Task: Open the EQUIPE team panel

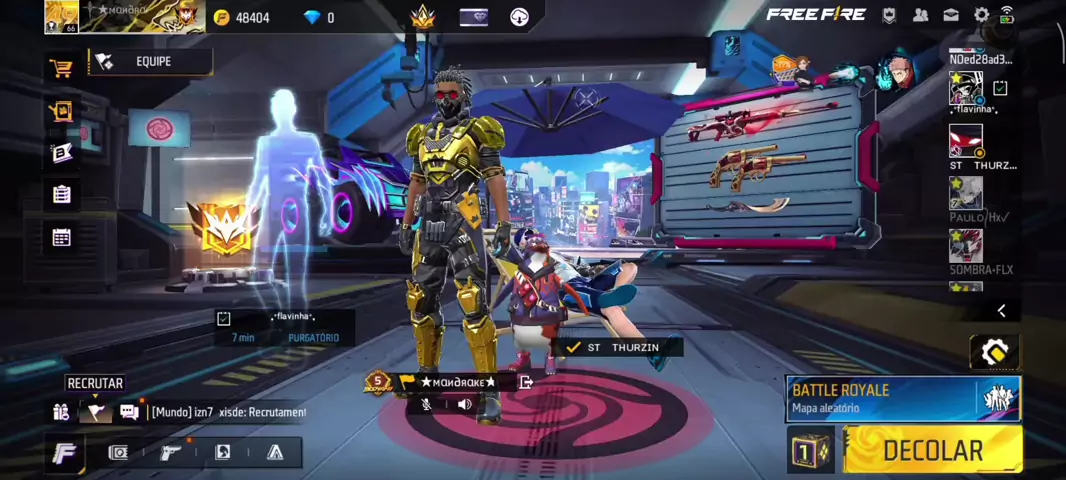Action: tap(151, 62)
